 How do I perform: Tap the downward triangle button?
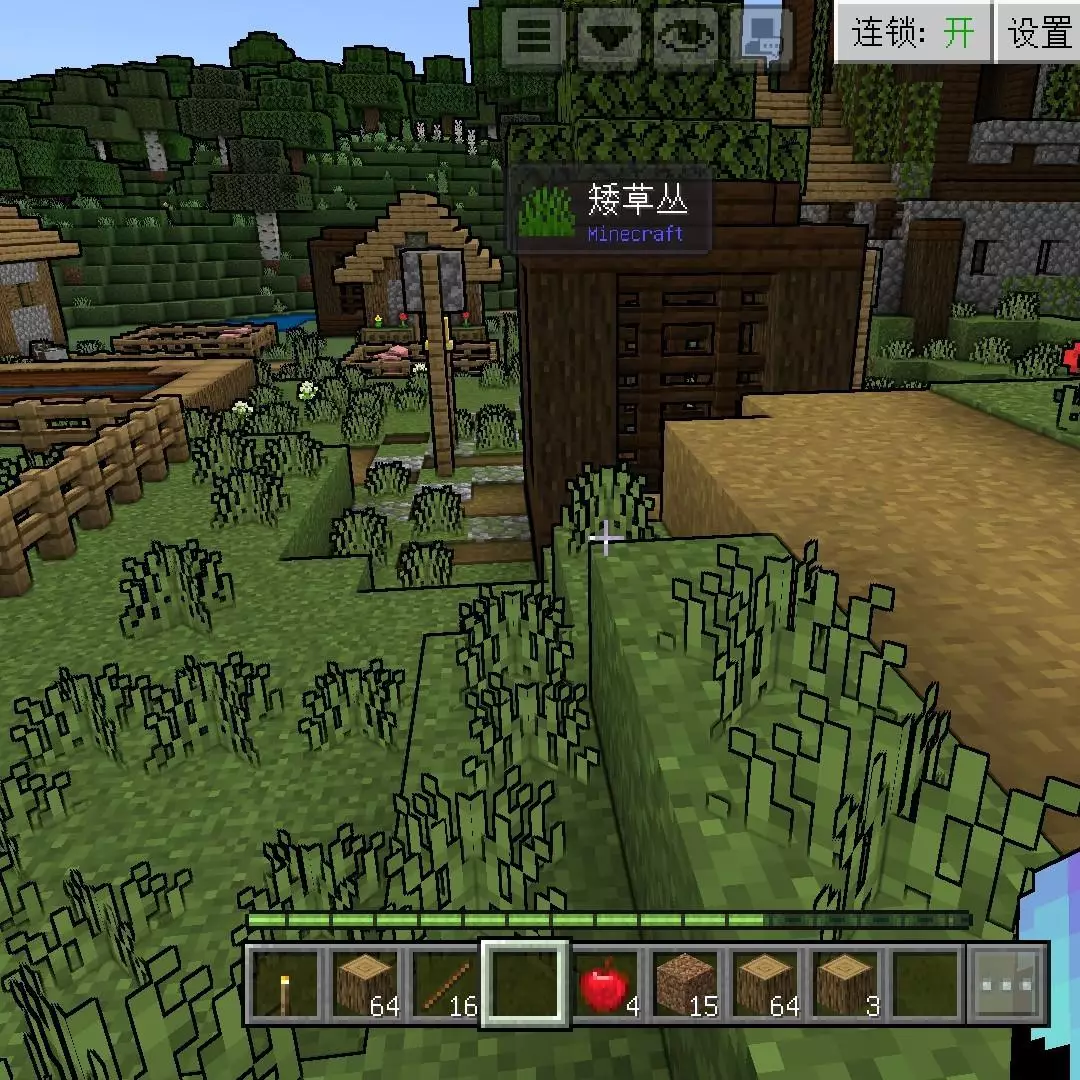(610, 37)
